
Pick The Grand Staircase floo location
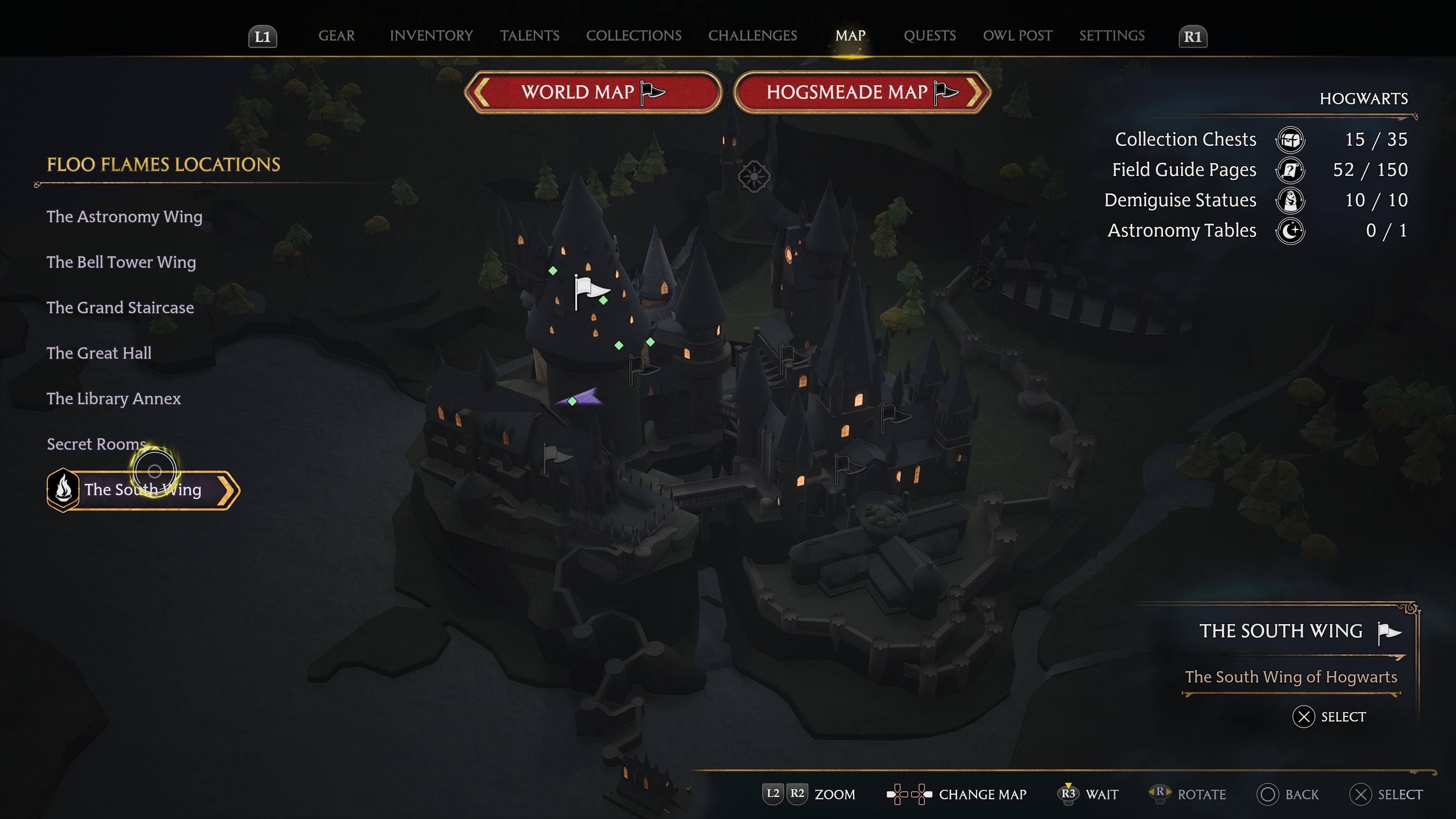(x=120, y=308)
